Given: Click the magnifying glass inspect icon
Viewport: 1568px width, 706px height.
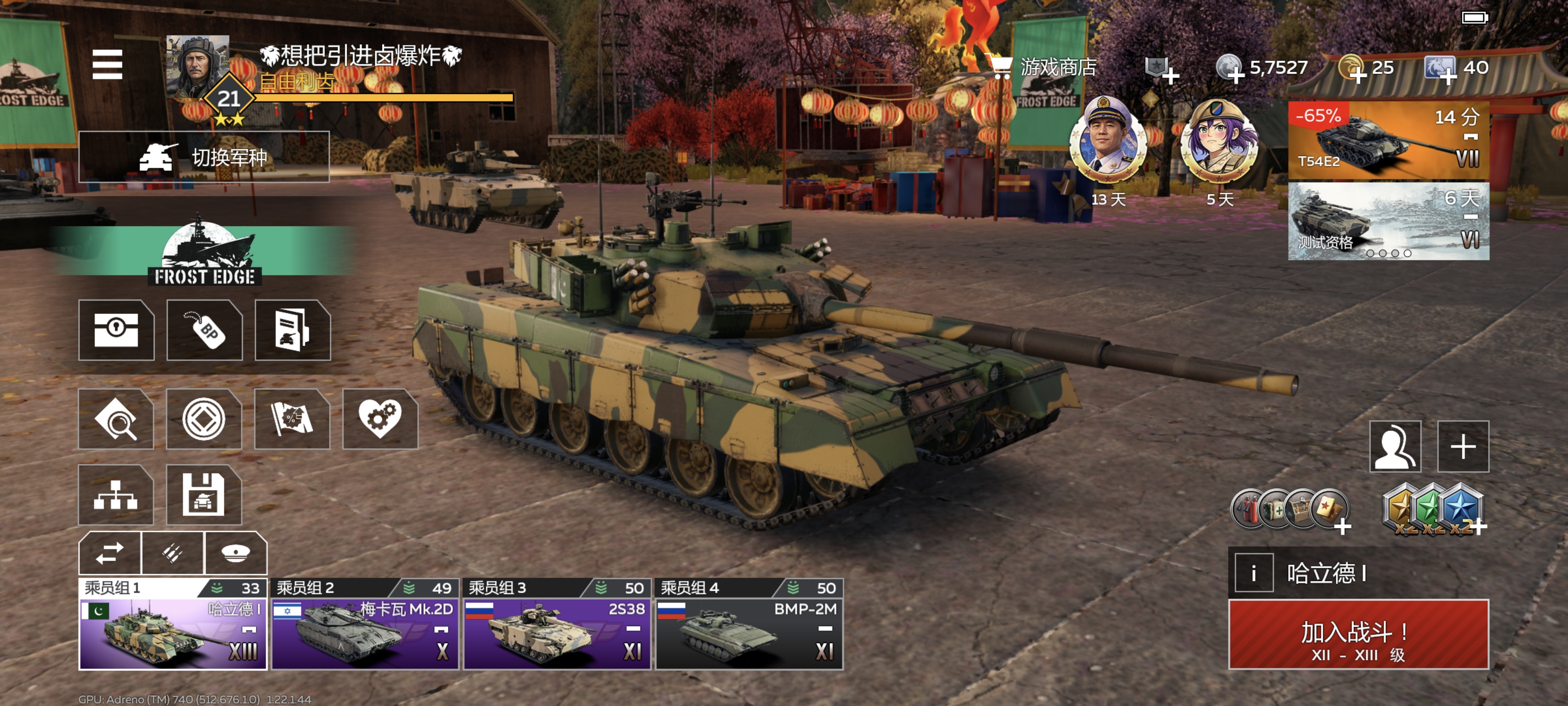Looking at the screenshot, I should (x=116, y=419).
